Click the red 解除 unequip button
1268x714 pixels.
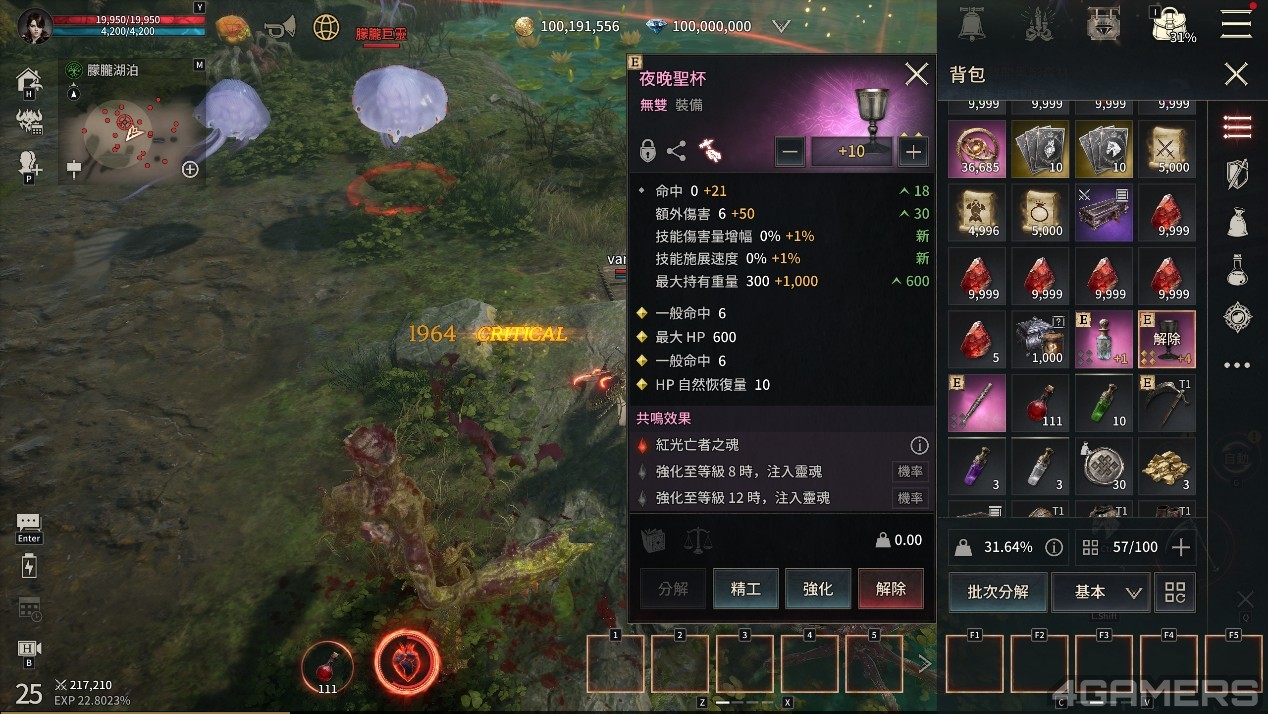point(890,589)
